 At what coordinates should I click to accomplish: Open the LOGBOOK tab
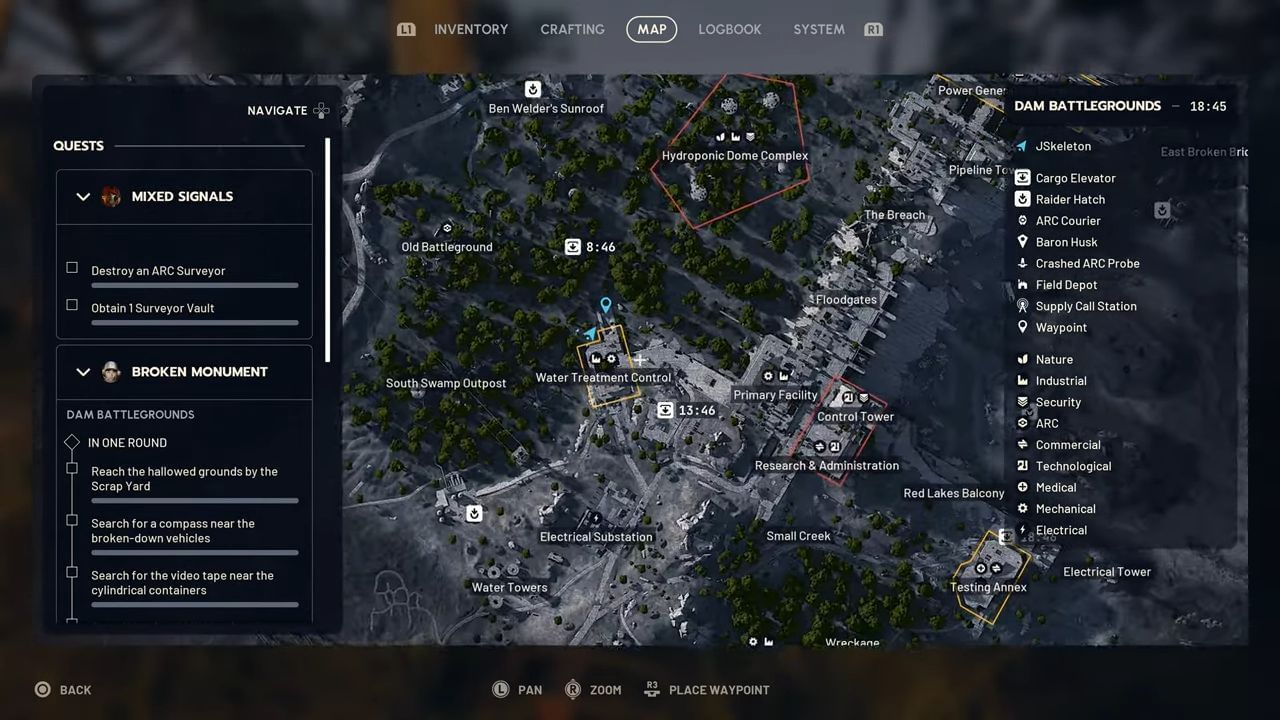(x=729, y=29)
